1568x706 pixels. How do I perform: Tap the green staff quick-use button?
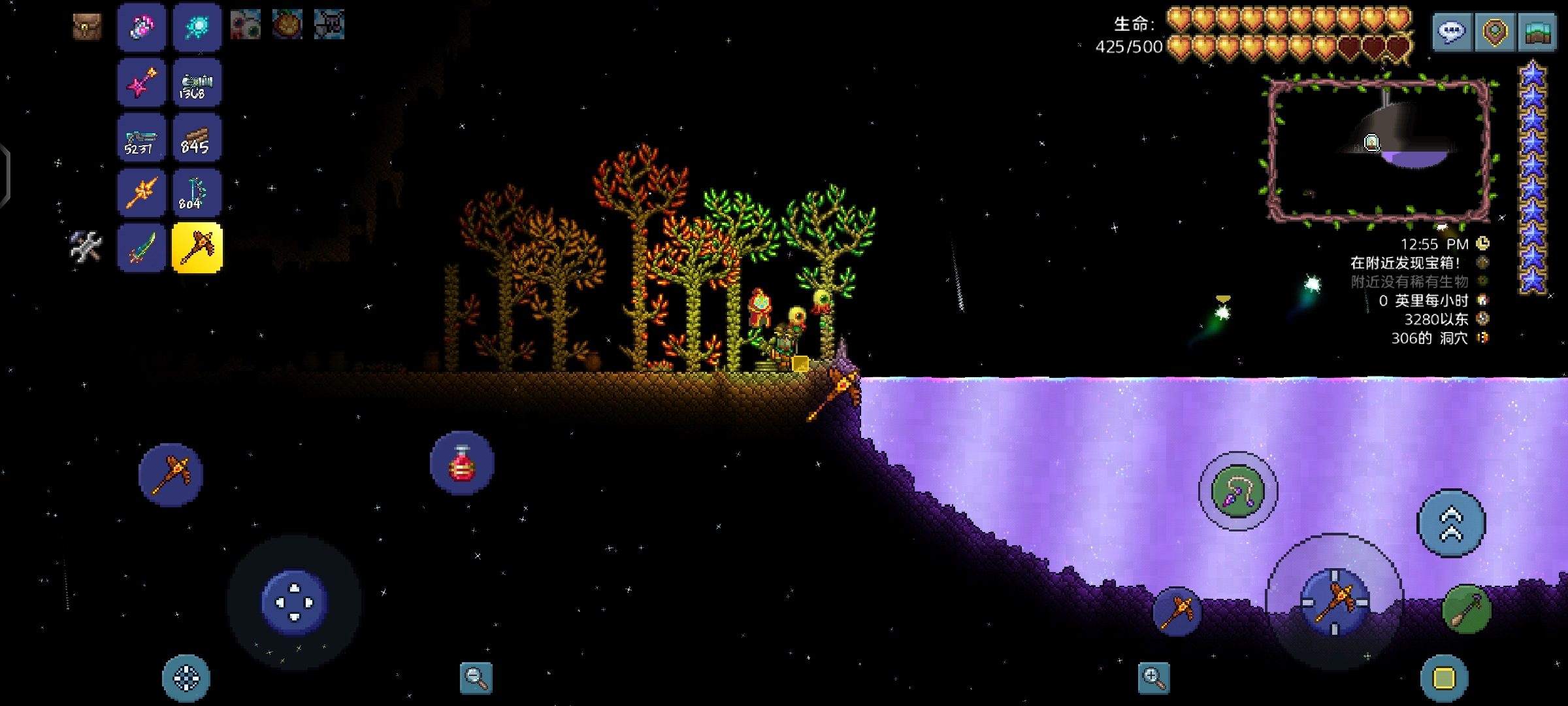pyautogui.click(x=1467, y=610)
